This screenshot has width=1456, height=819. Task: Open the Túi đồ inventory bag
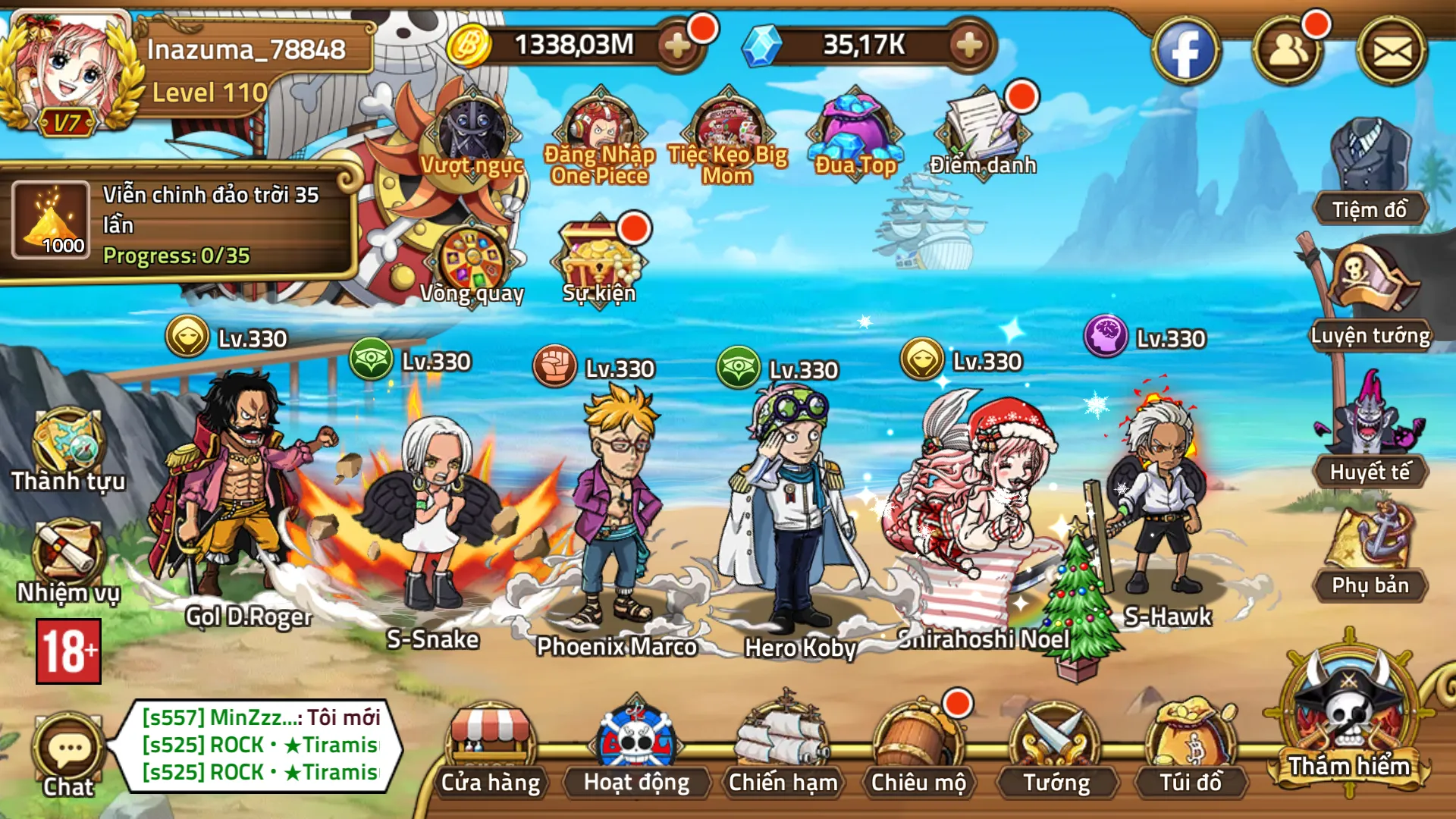tap(1191, 747)
